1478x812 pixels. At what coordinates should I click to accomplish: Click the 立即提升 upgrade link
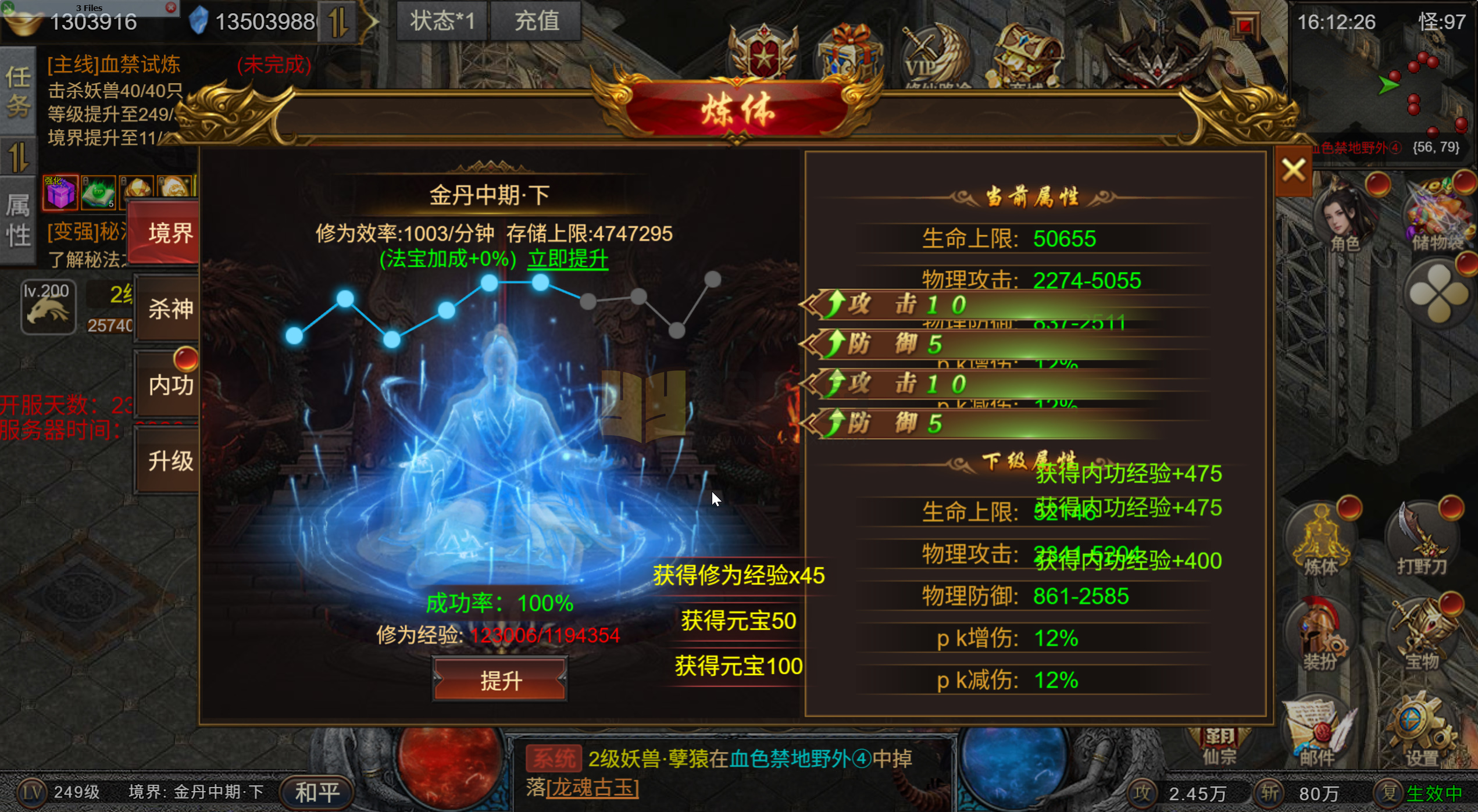[x=567, y=260]
